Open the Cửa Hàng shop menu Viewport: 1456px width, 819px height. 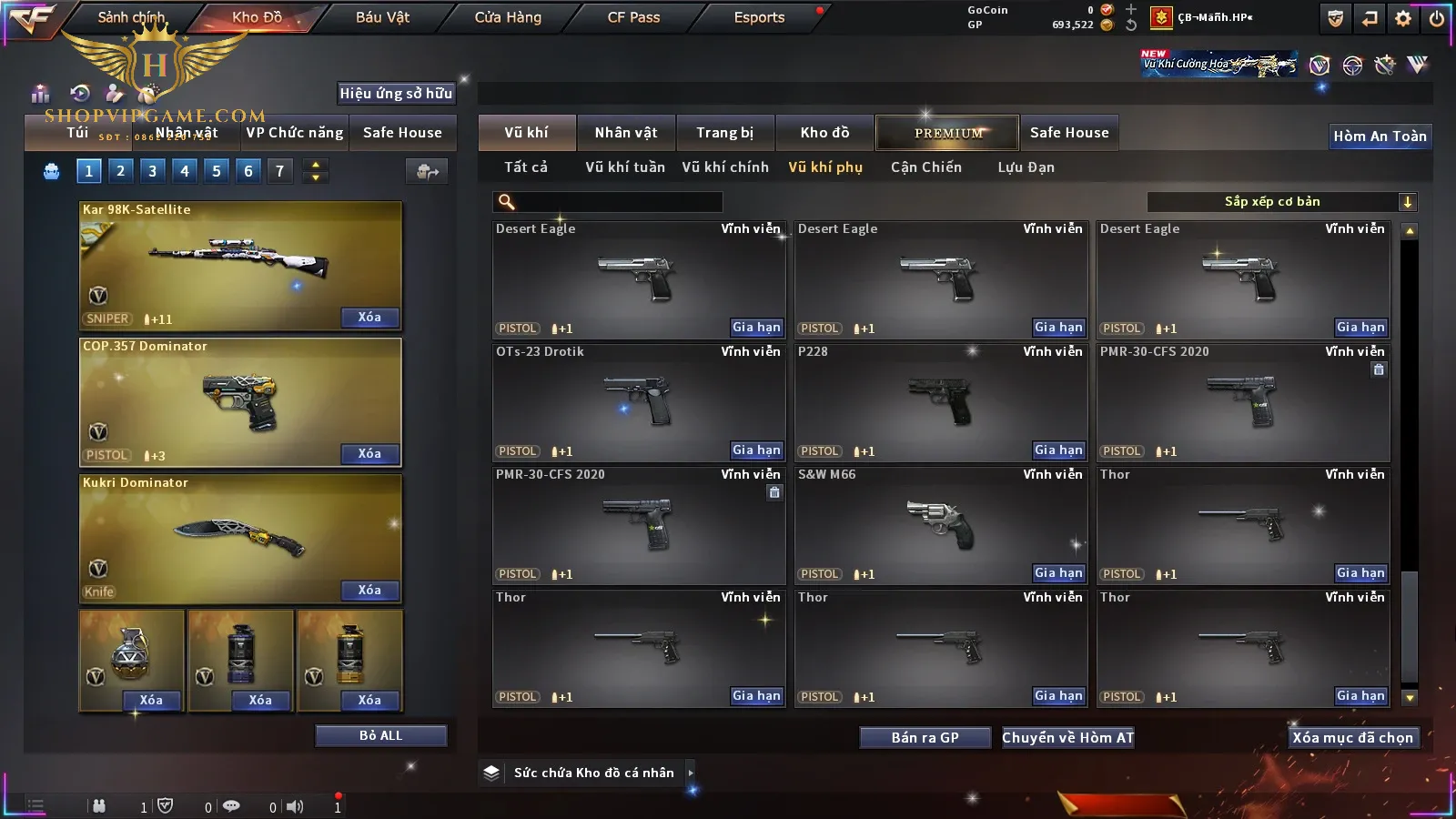pos(508,17)
